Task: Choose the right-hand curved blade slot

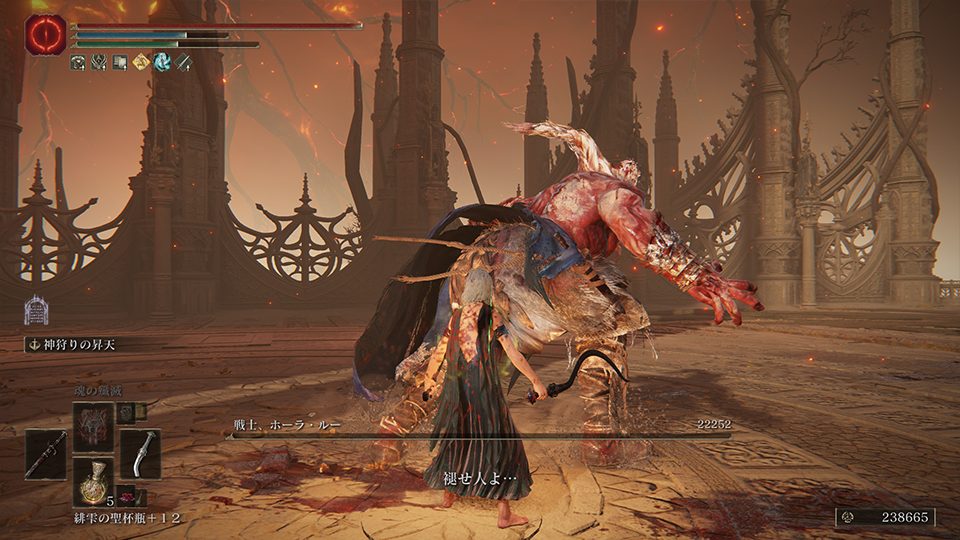Action: tap(140, 453)
